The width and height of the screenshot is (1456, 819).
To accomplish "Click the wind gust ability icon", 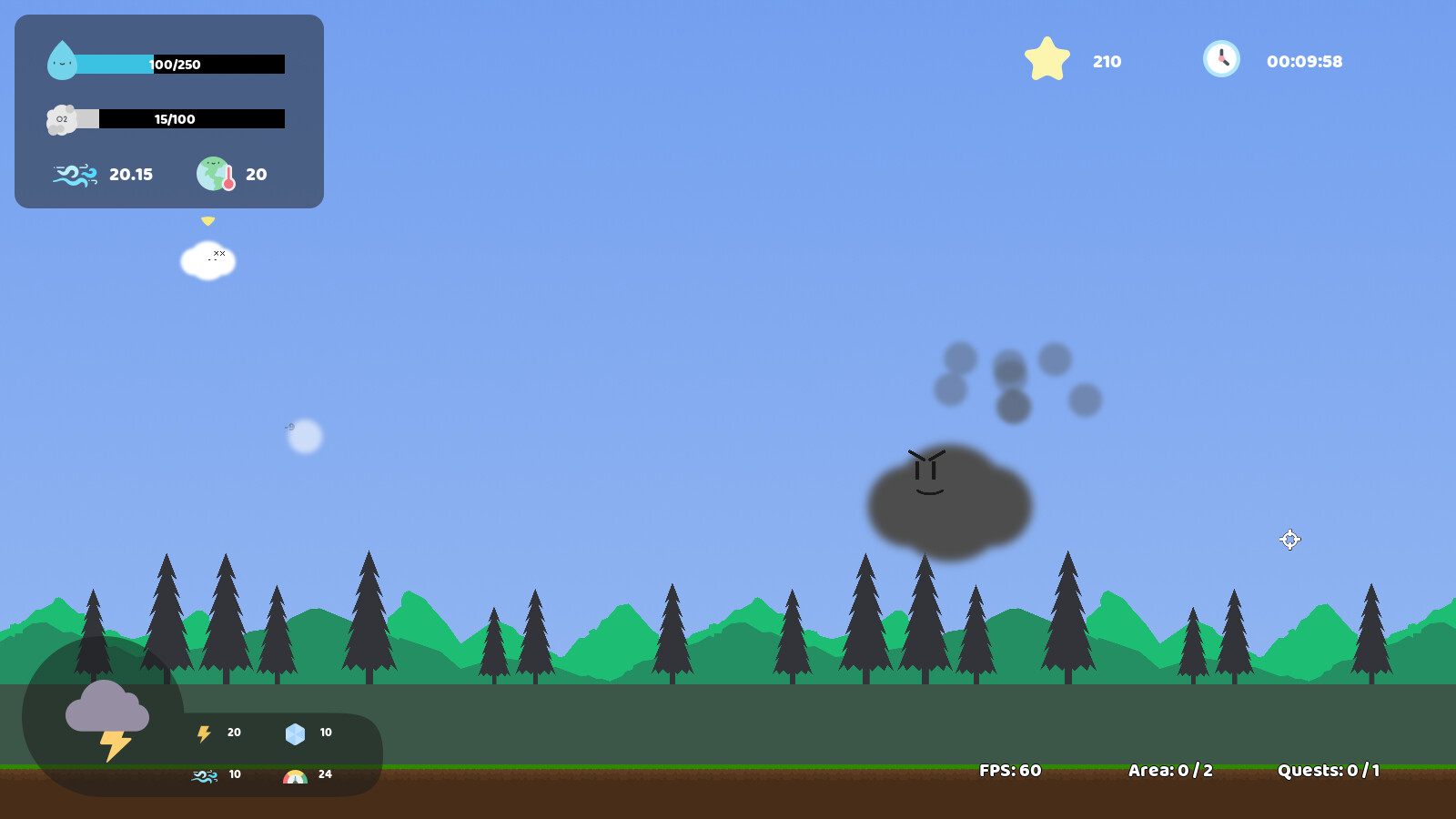I will [204, 774].
